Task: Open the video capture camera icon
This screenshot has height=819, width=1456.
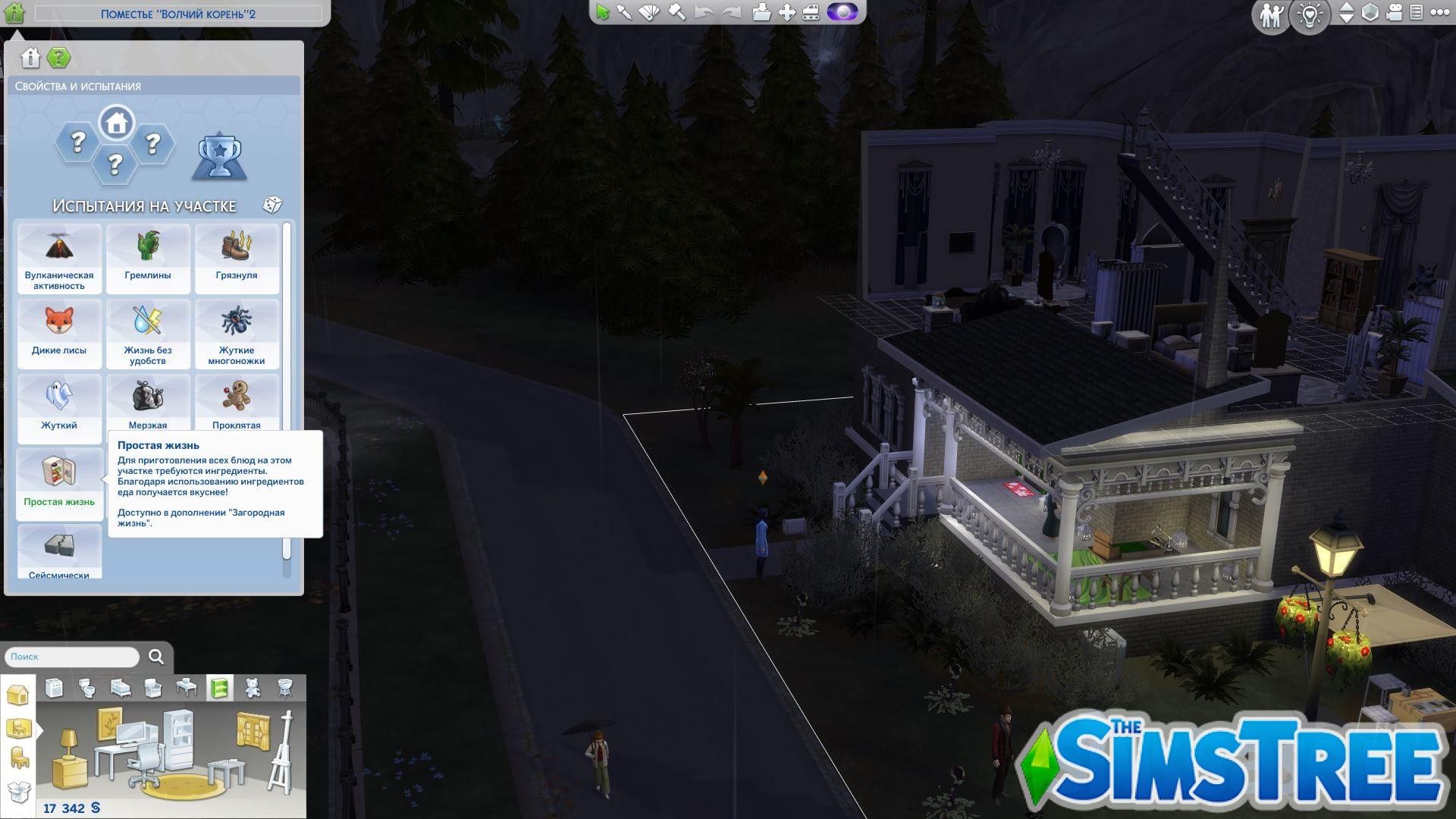Action: (1394, 13)
